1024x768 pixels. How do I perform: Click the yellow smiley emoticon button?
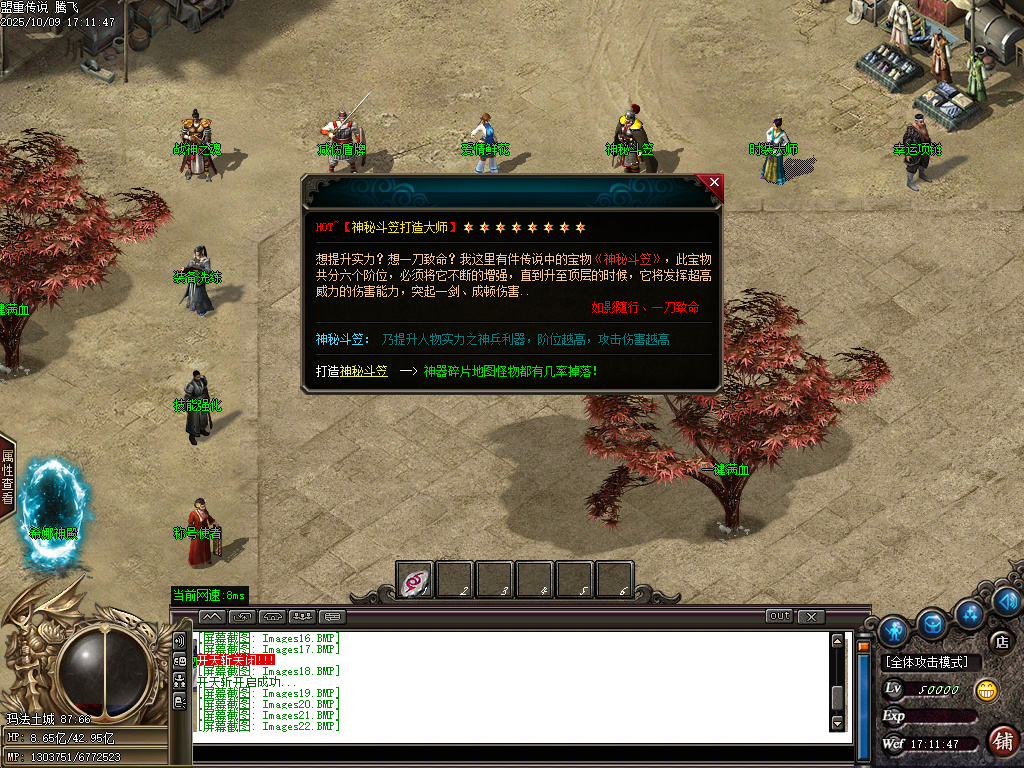pyautogui.click(x=986, y=690)
